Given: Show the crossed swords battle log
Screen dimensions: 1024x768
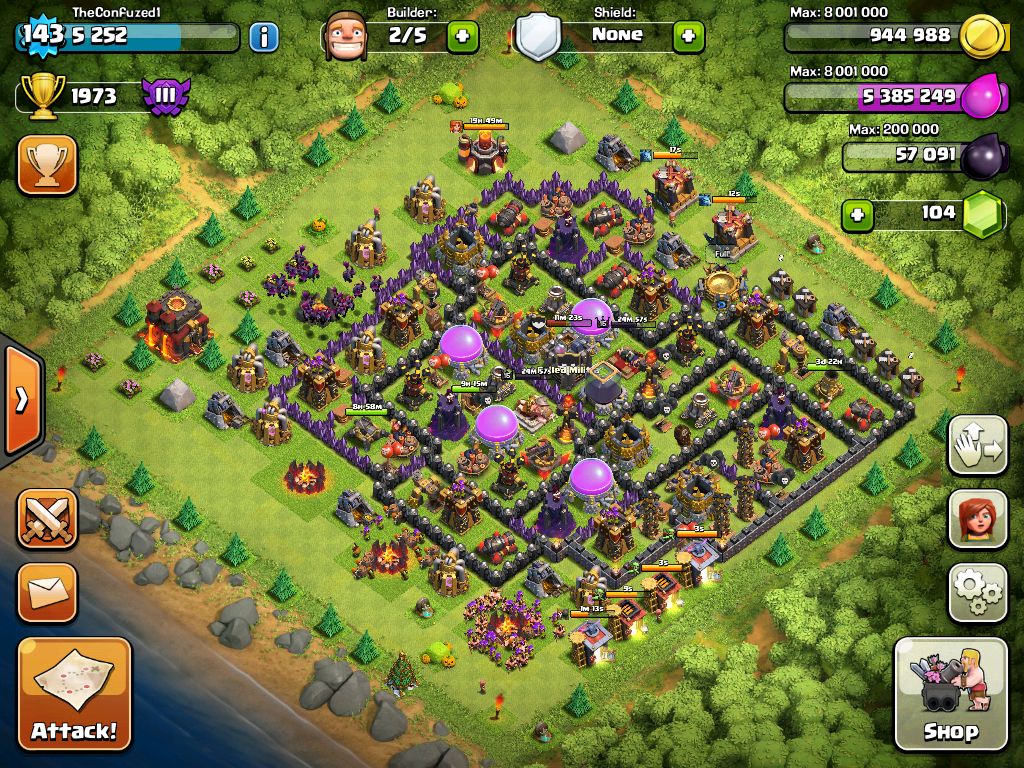Looking at the screenshot, I should point(47,519).
